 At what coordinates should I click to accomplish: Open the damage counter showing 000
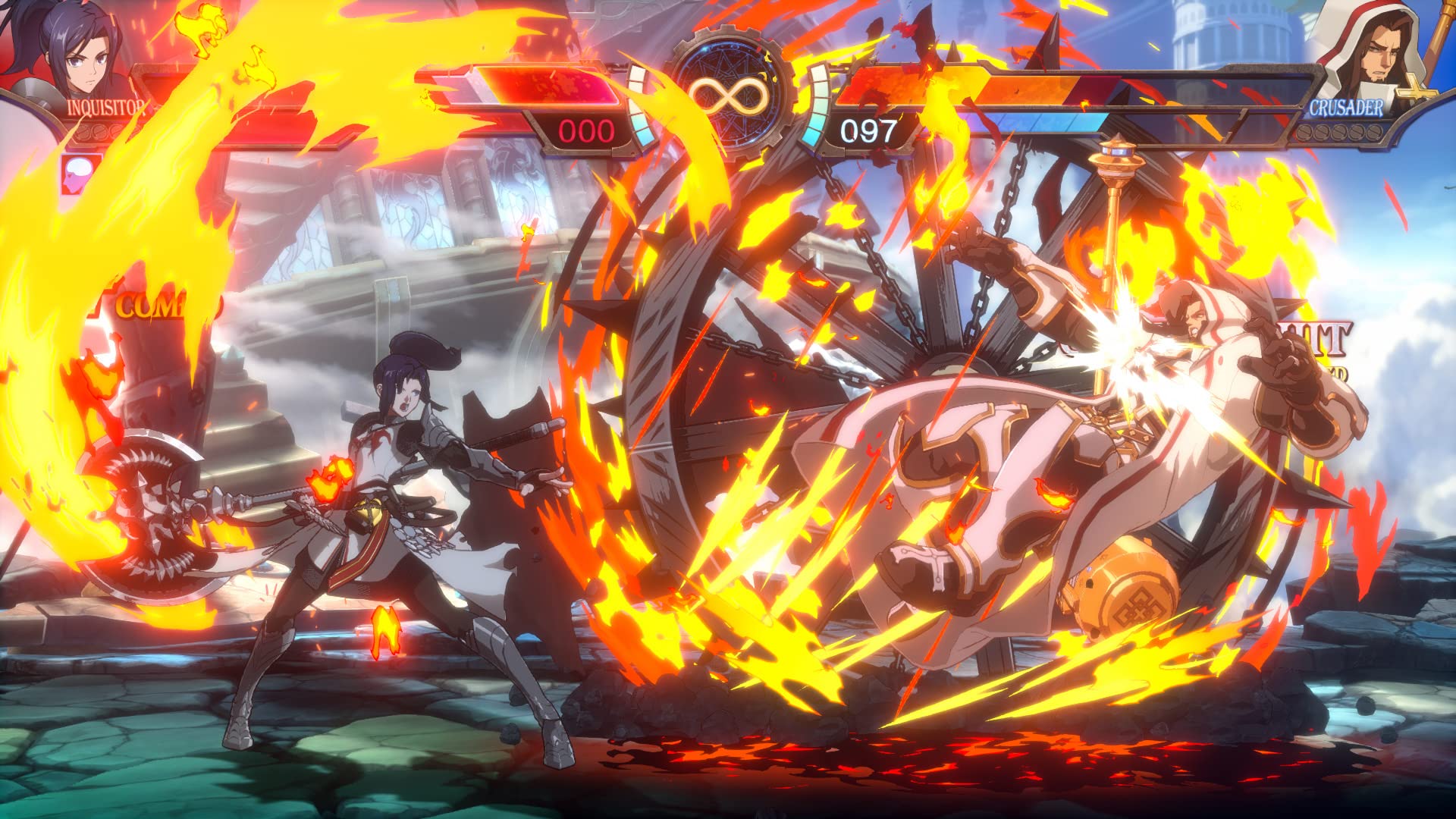pos(584,129)
